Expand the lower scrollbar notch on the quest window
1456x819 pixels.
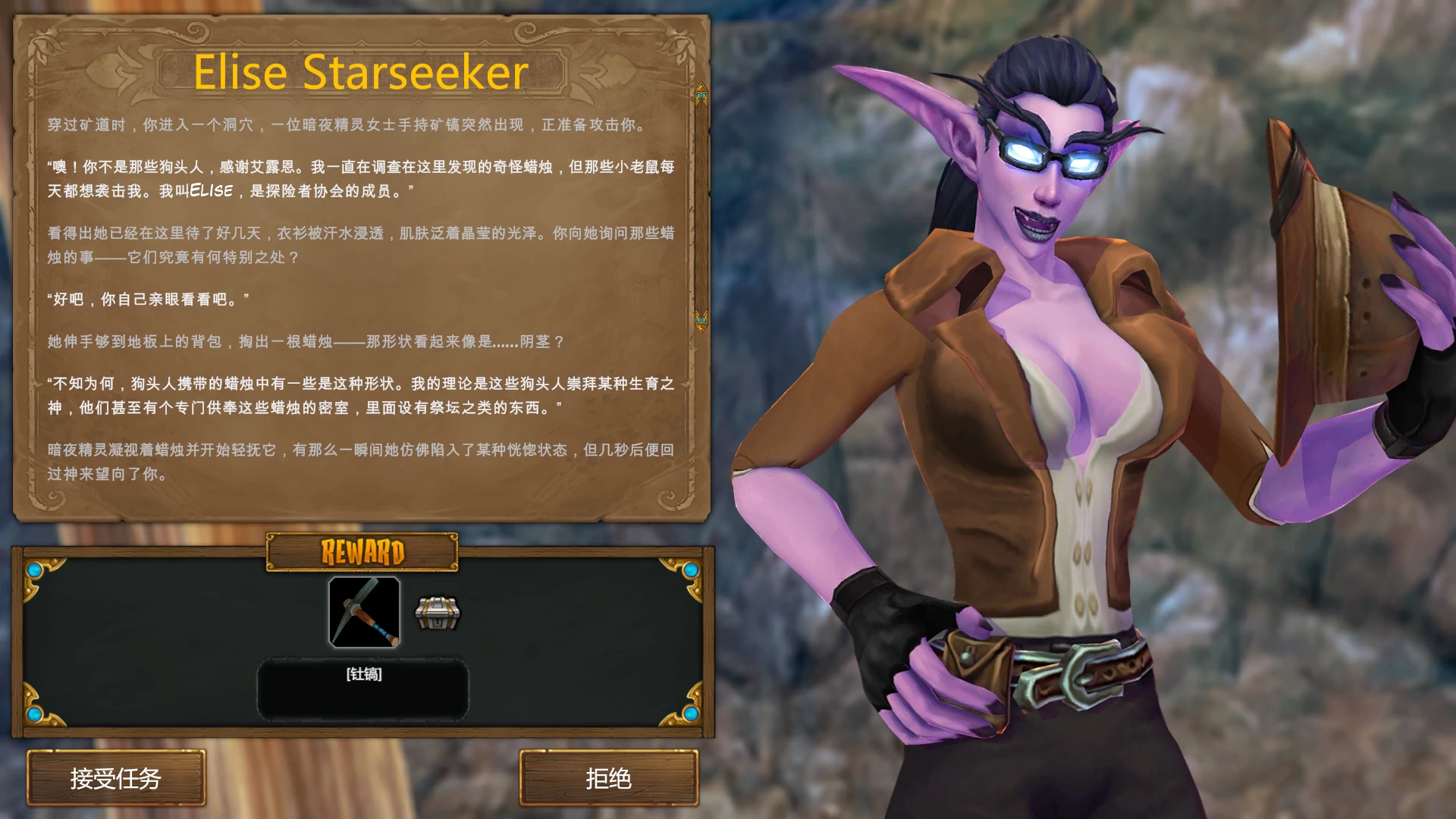pos(700,322)
